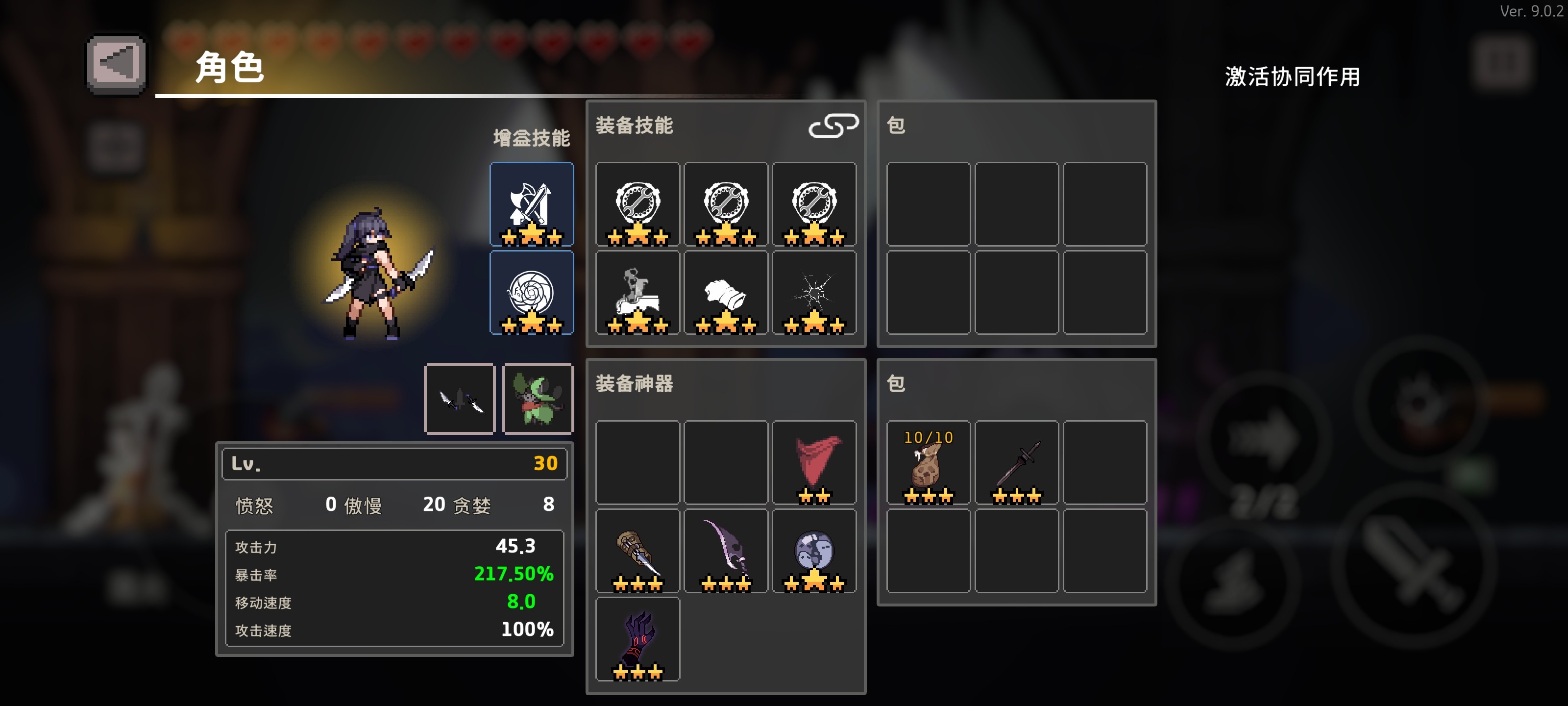Viewport: 1568px width, 706px height.
Task: Select the curved purple blade artifact
Action: (726, 551)
